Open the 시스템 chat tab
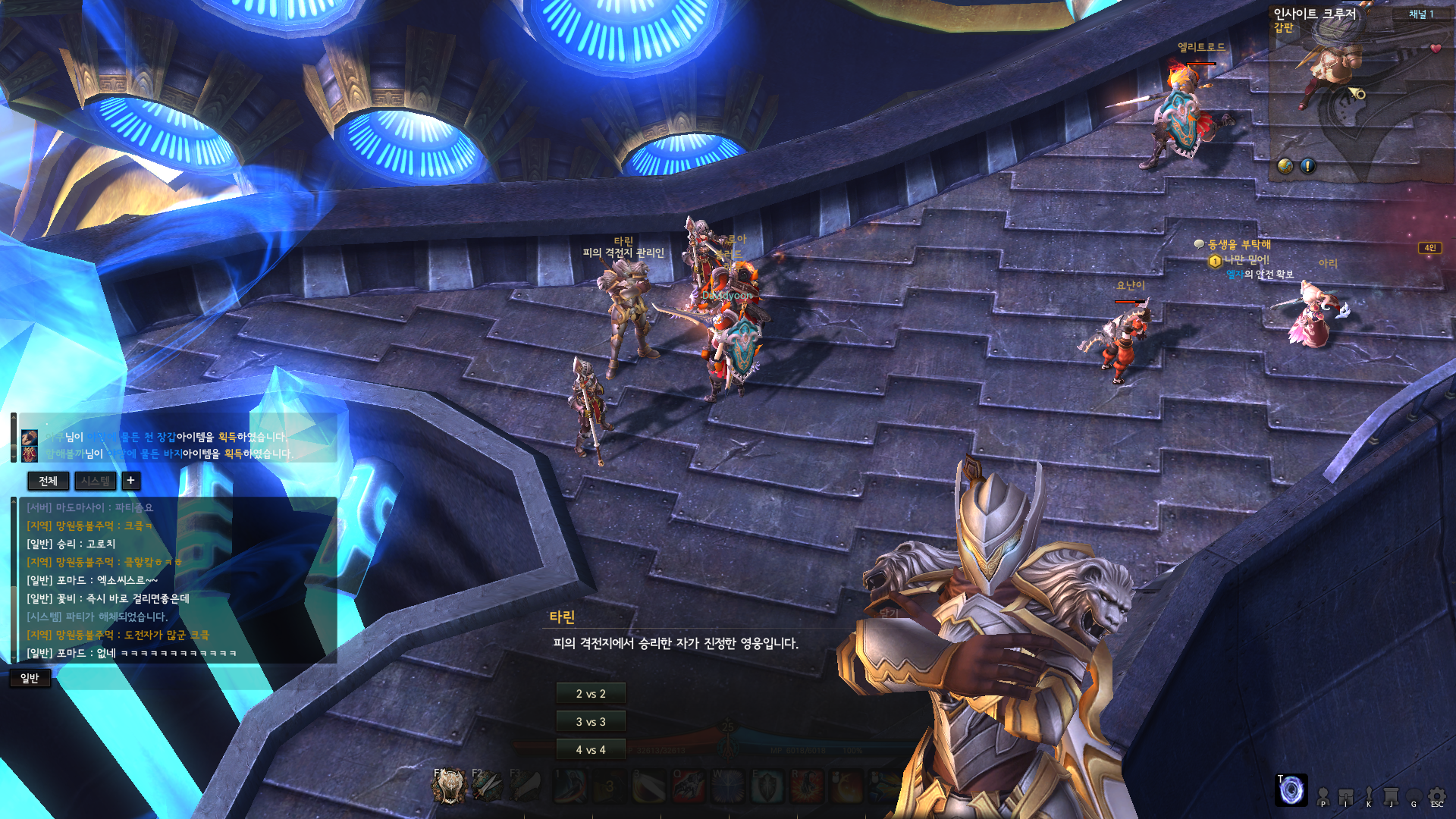 coord(96,481)
